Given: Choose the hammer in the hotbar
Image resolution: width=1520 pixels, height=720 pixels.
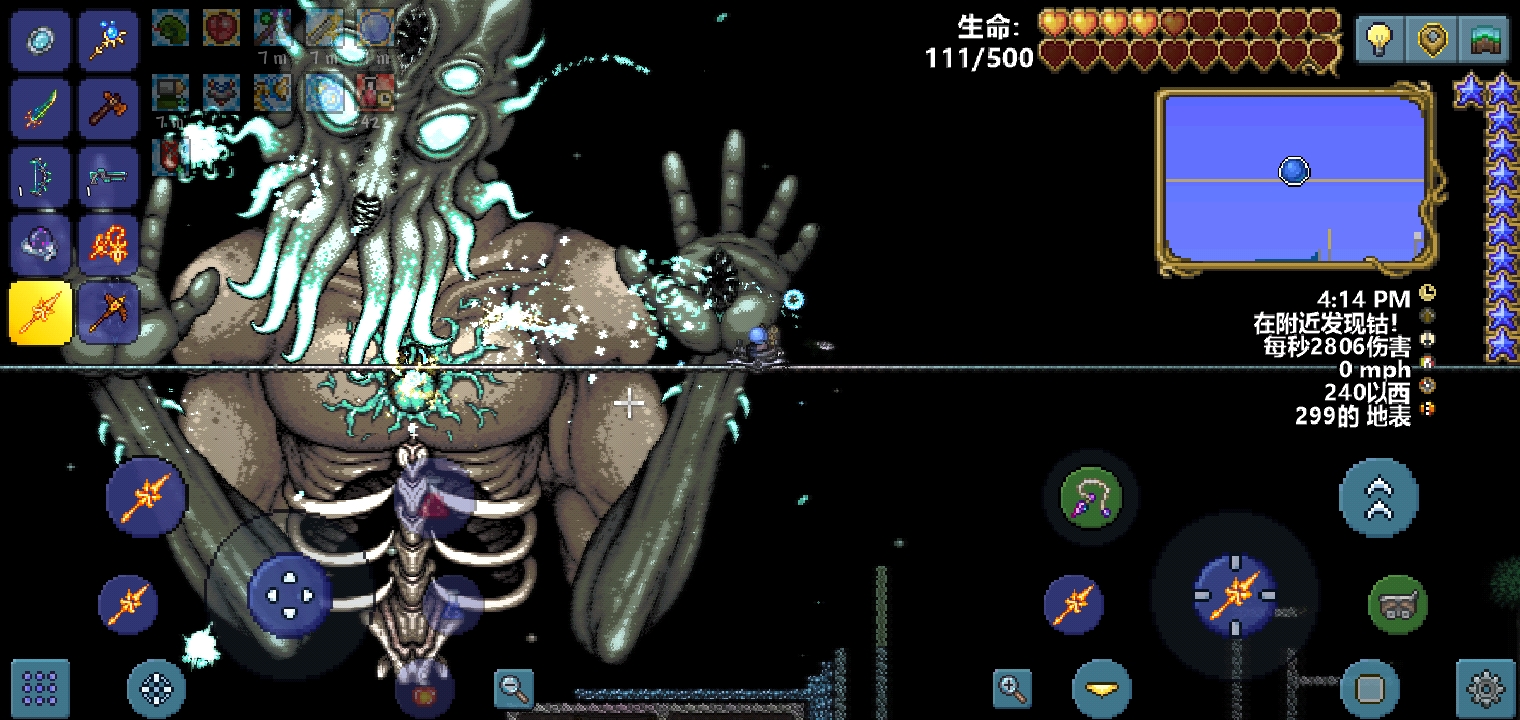Looking at the screenshot, I should click(108, 109).
